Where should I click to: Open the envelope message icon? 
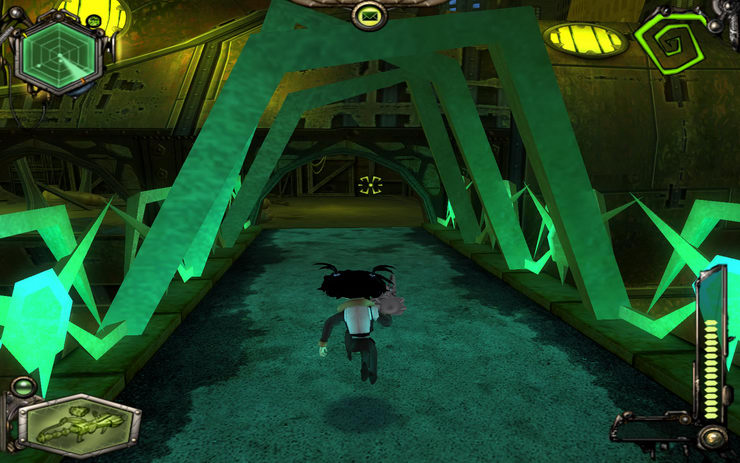click(x=370, y=15)
